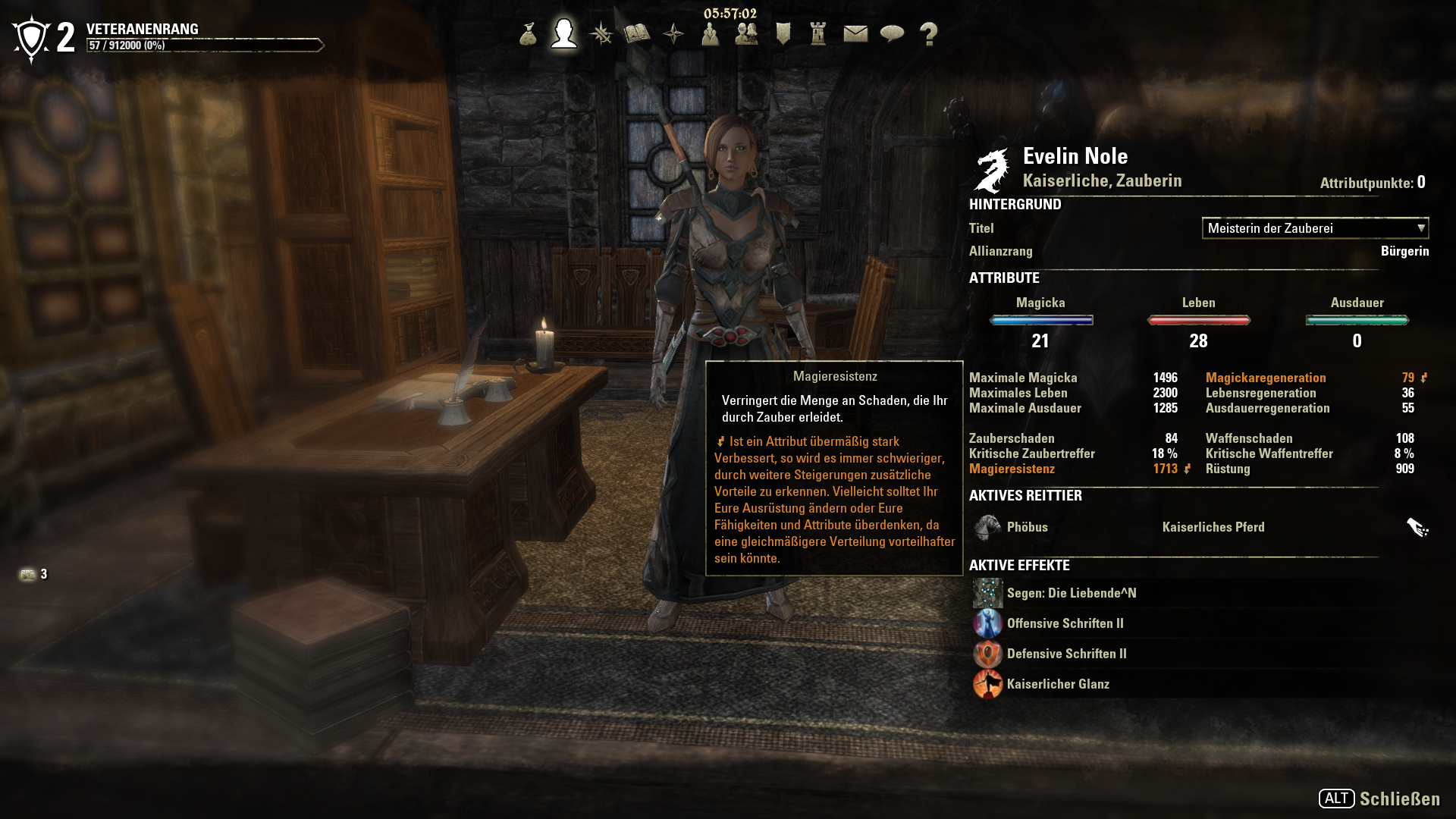Open the map compass star icon
This screenshot has height=819, width=1456.
[673, 34]
